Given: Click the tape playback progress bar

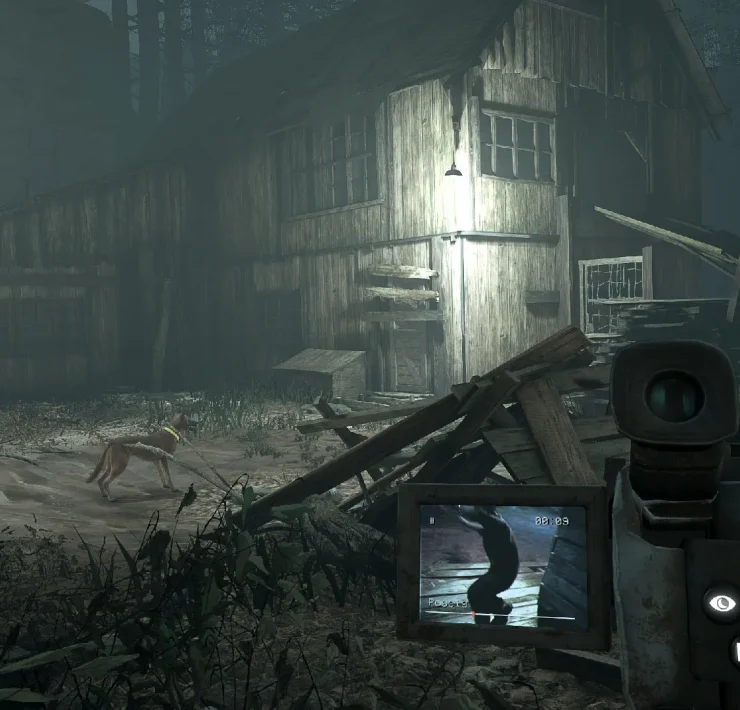Looking at the screenshot, I should click(502, 617).
